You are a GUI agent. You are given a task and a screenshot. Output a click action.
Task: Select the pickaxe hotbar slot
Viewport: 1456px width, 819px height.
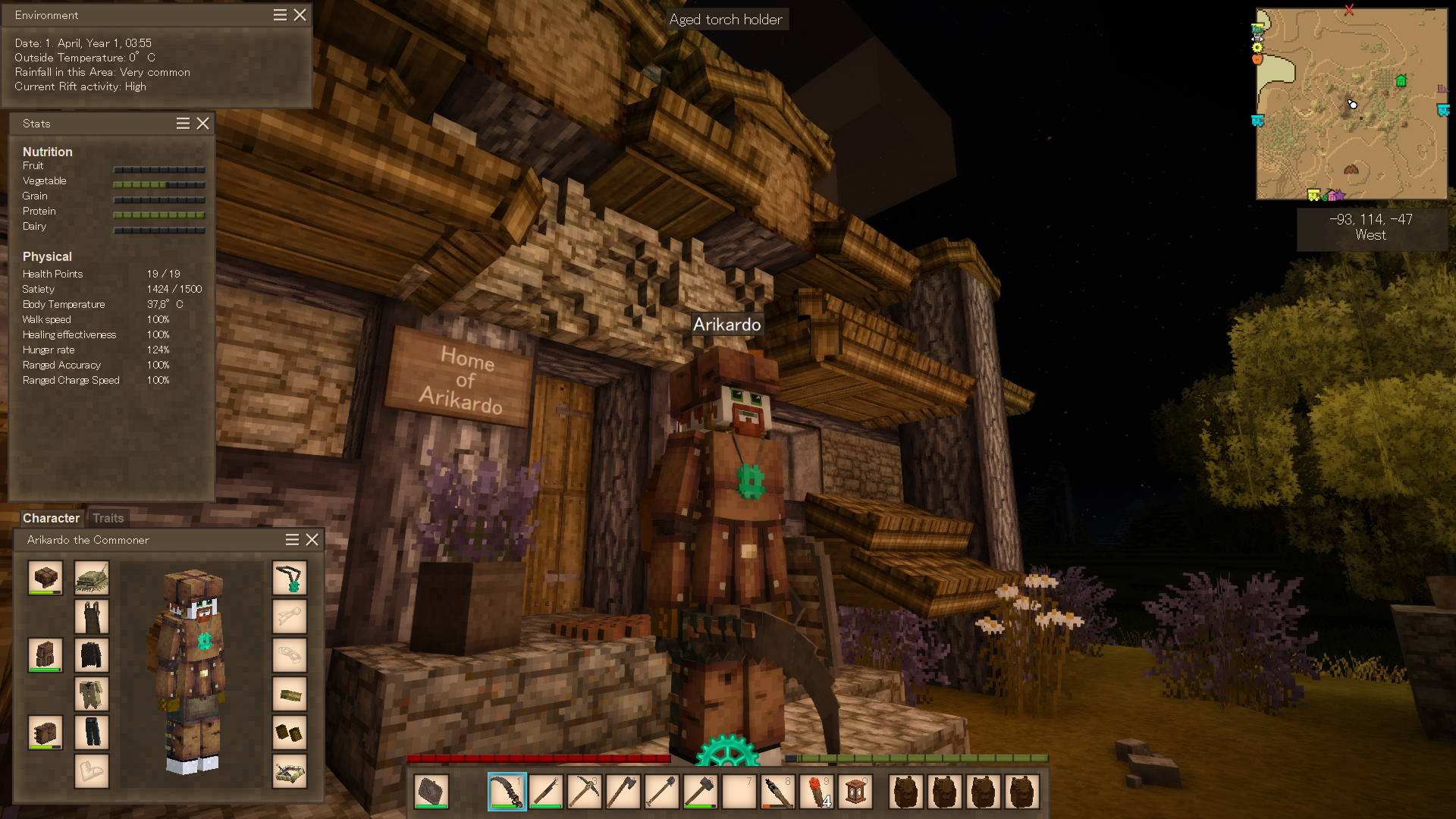tap(584, 792)
